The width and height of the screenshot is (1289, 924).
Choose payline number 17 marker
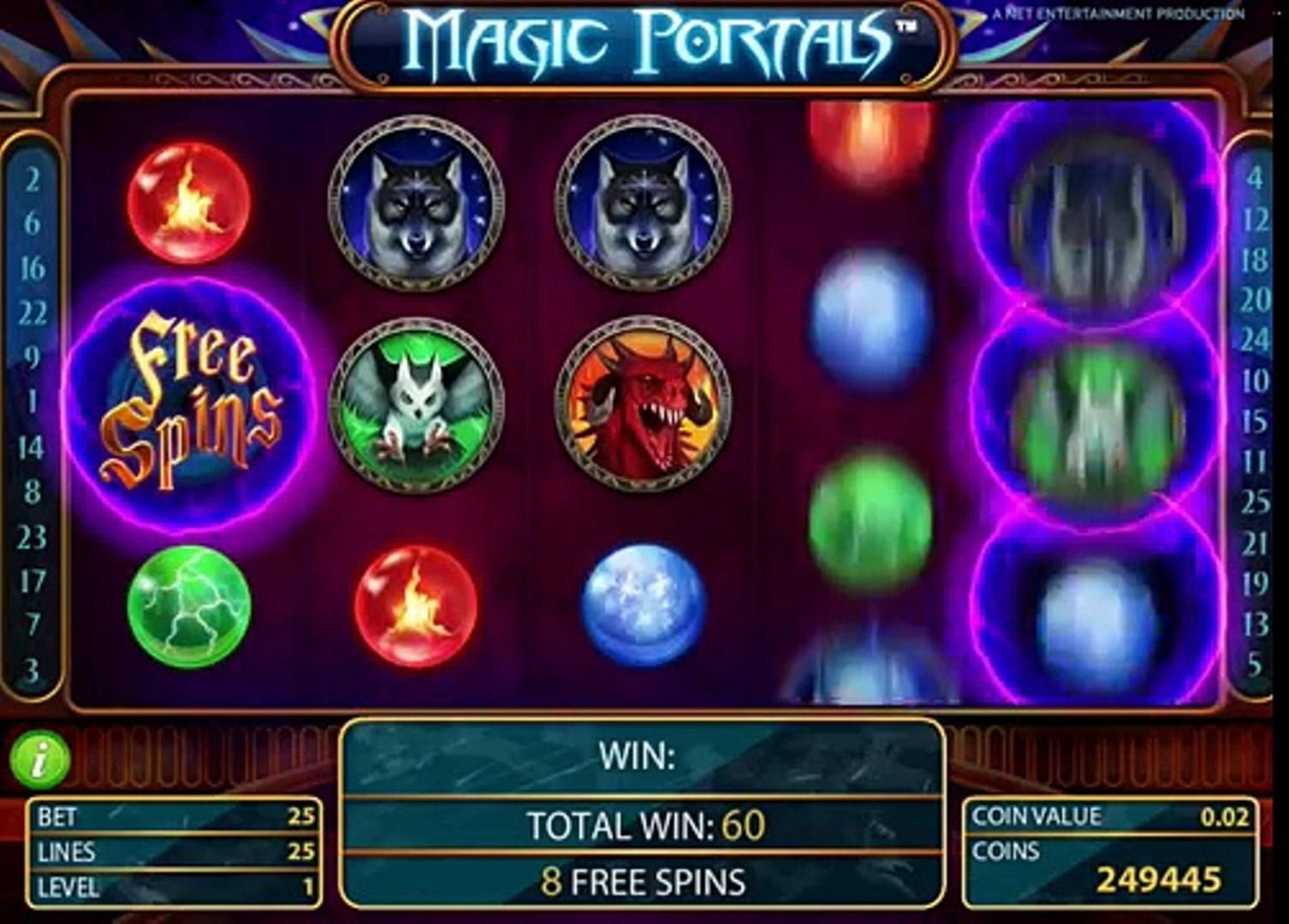pyautogui.click(x=33, y=582)
